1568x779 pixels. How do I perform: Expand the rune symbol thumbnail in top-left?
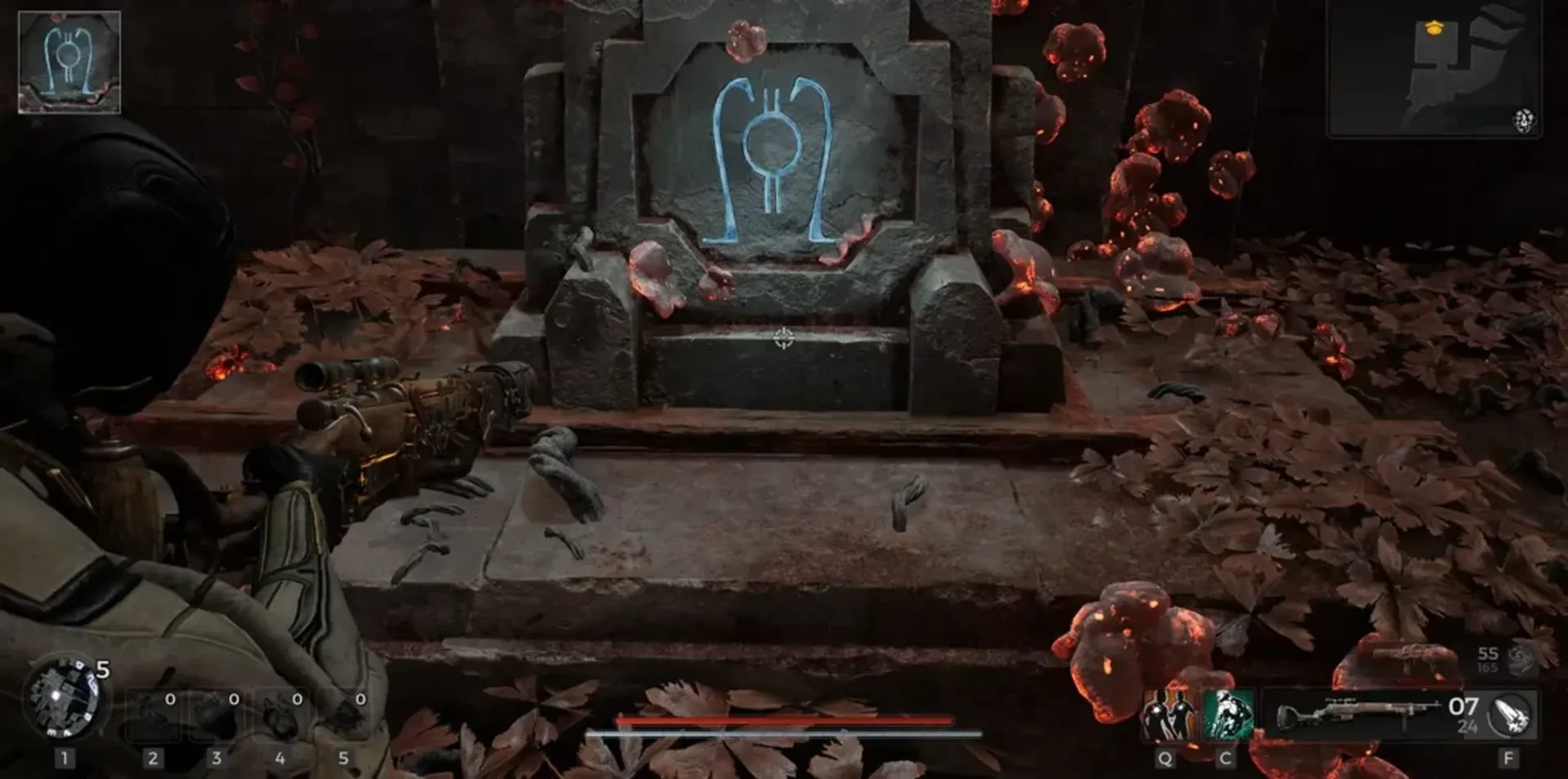[69, 61]
